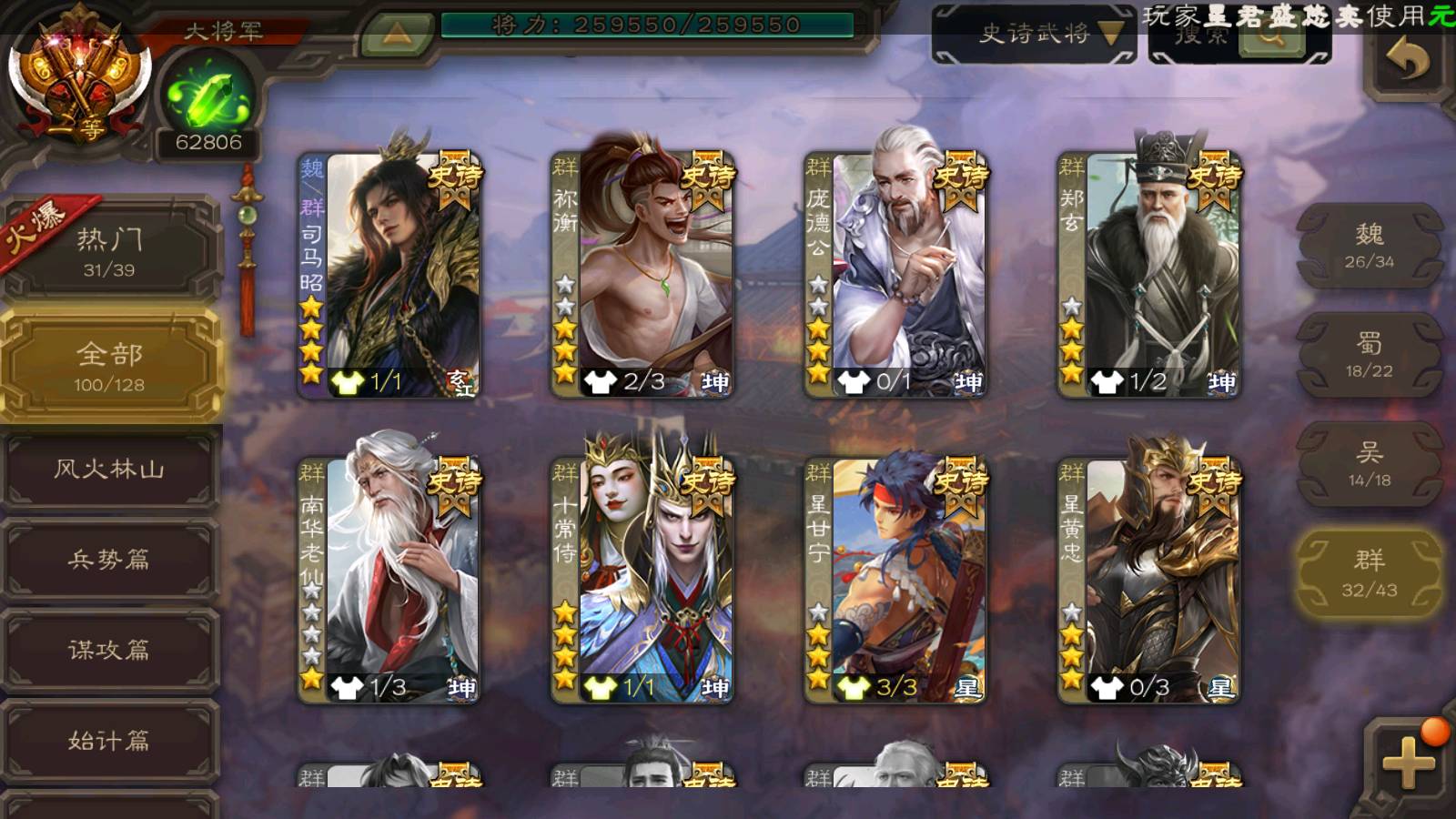This screenshot has height=819, width=1456.
Task: Open the 始计篇 category
Action: 109,741
